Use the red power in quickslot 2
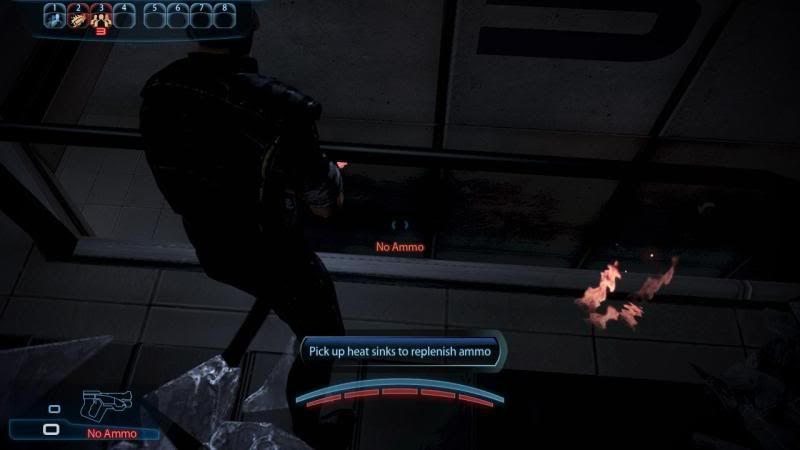 [77, 18]
